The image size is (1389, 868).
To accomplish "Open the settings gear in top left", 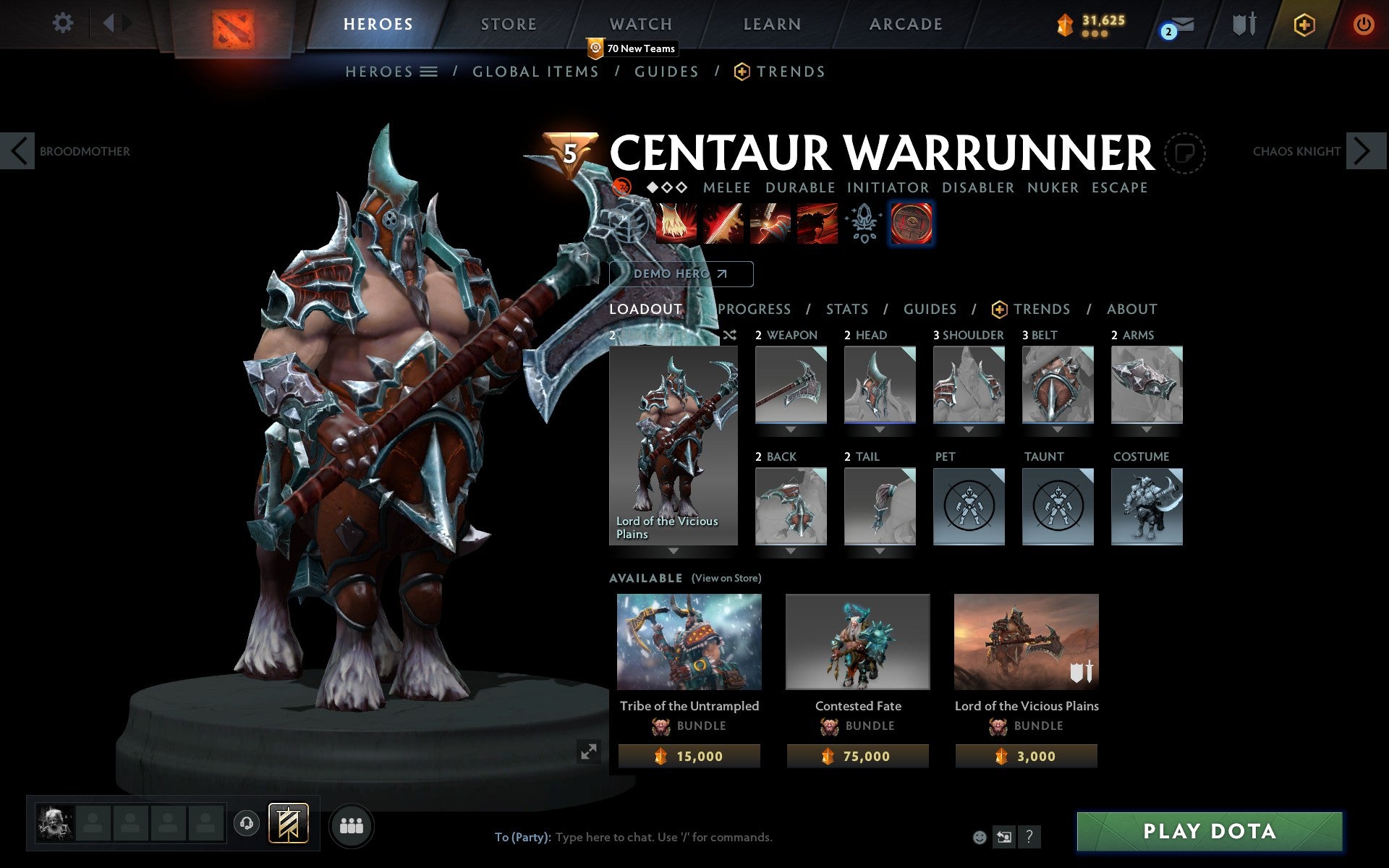I will click(x=64, y=23).
